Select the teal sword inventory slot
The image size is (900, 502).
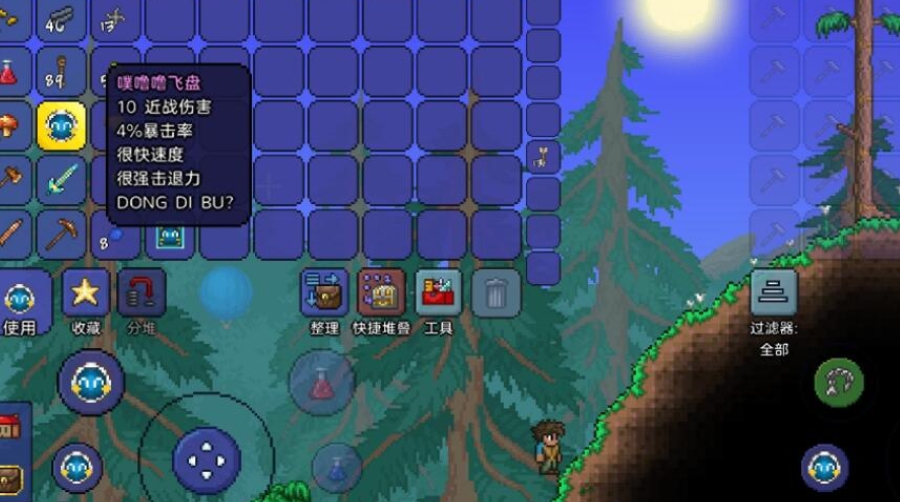(61, 180)
